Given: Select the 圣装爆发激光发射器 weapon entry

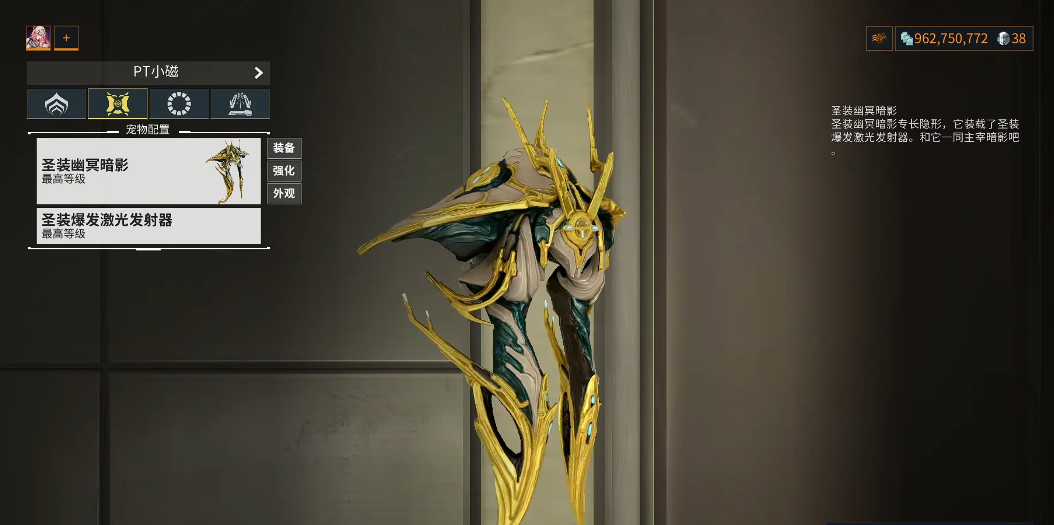Looking at the screenshot, I should point(148,225).
